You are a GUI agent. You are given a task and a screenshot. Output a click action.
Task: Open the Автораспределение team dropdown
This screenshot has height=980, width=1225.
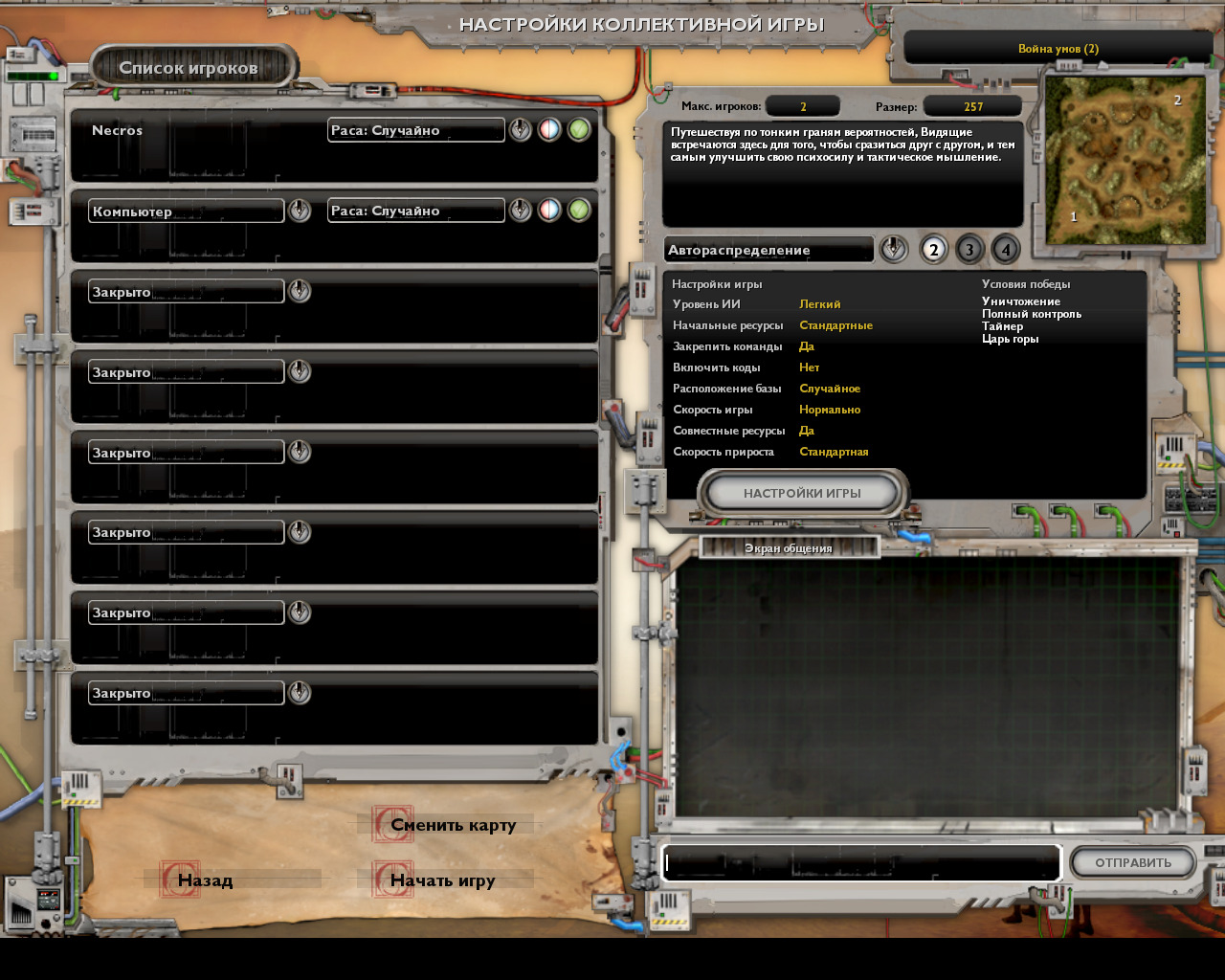(893, 250)
